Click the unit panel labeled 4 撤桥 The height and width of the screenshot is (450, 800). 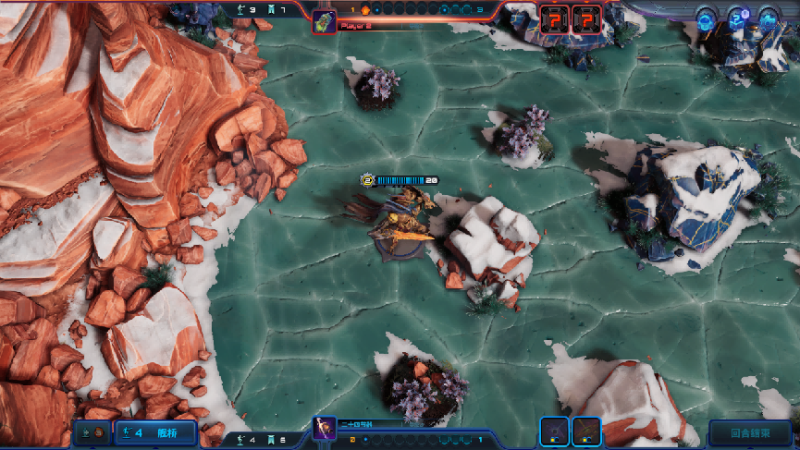pyautogui.click(x=154, y=433)
